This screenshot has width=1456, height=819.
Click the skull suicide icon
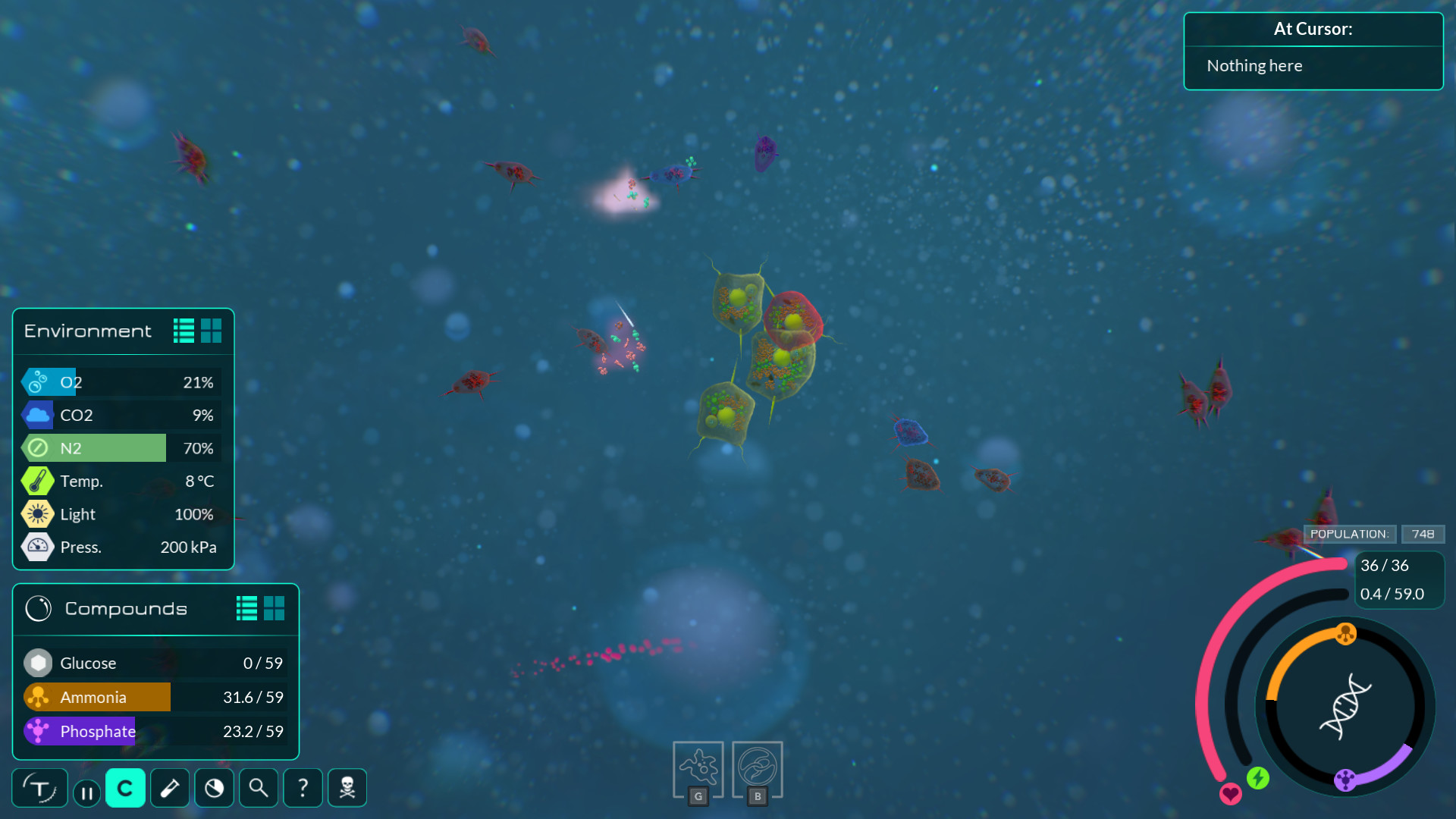click(347, 788)
